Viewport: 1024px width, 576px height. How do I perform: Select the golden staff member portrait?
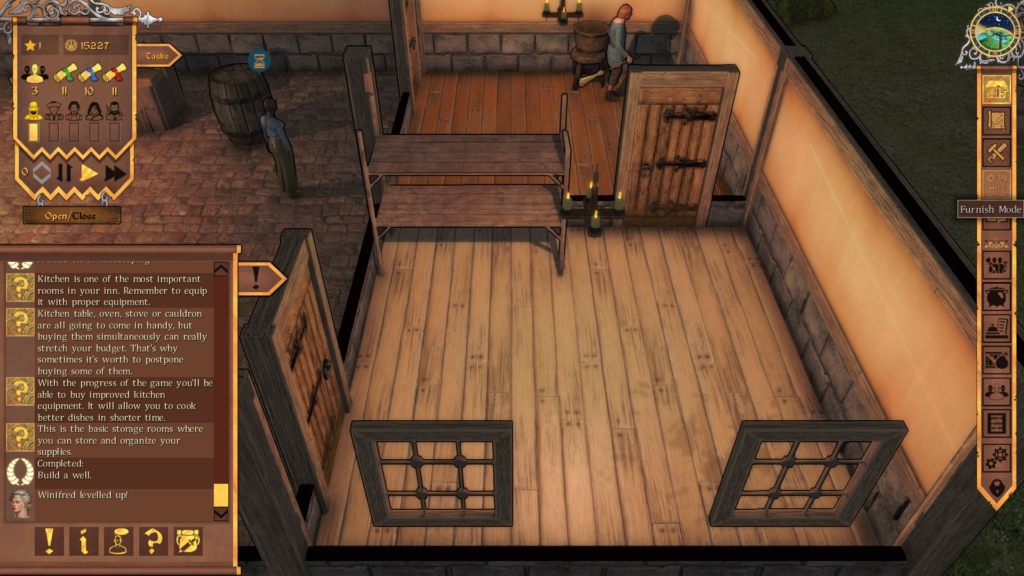coord(33,111)
